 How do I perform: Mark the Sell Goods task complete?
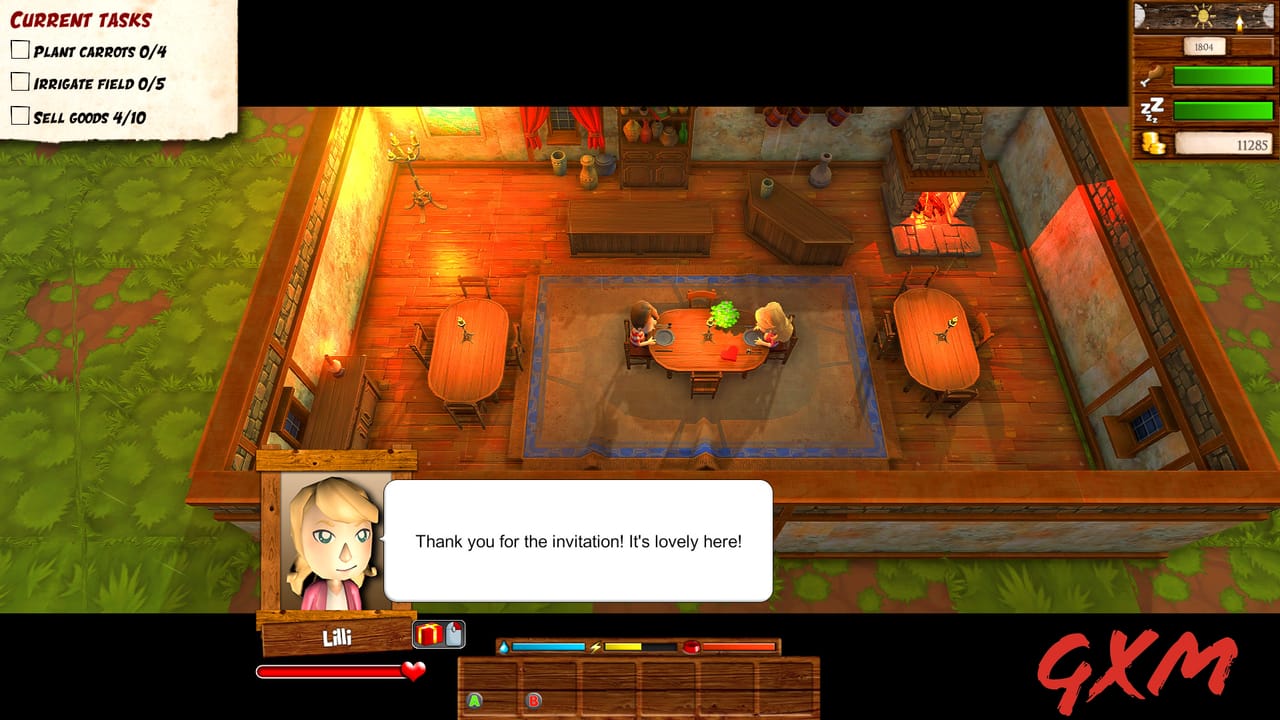coord(20,117)
